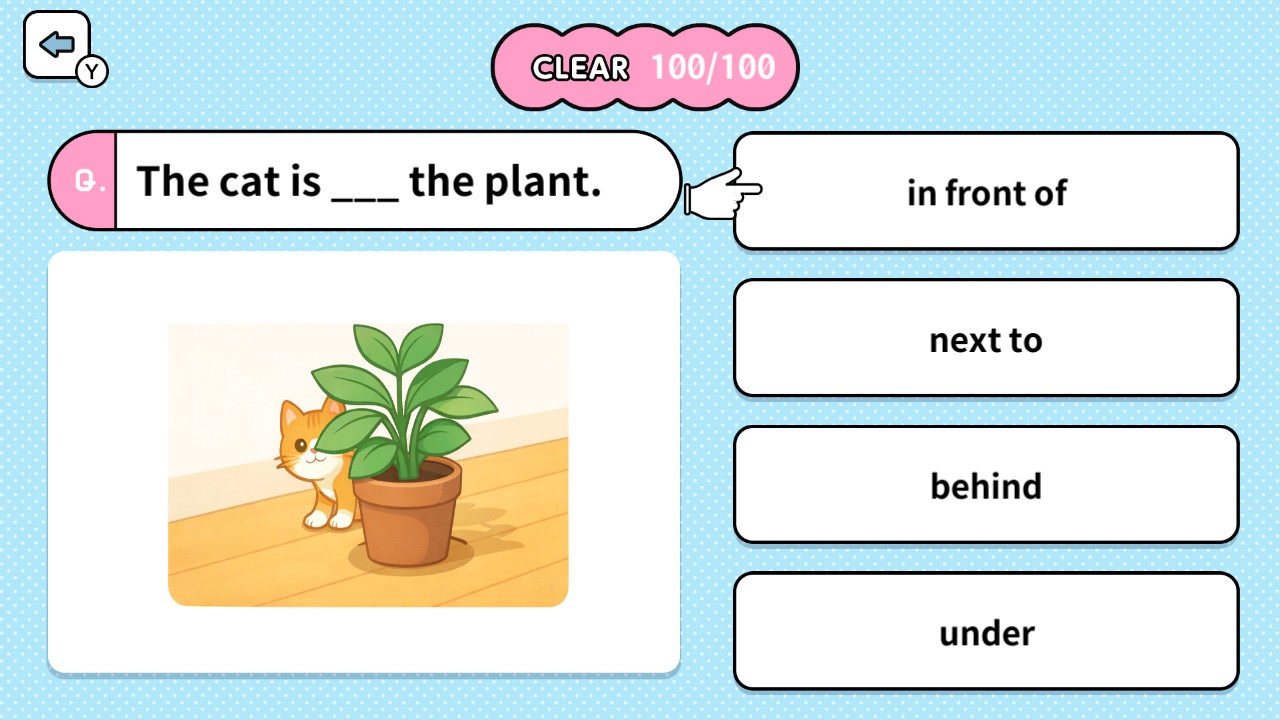Click the back arrow button
1280x720 pixels.
tap(57, 42)
